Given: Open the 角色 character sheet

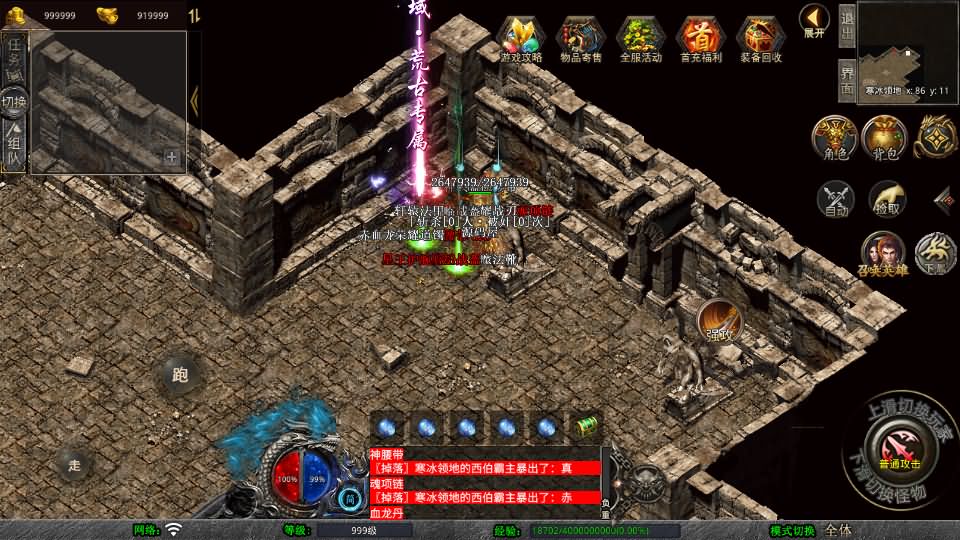Looking at the screenshot, I should click(834, 138).
